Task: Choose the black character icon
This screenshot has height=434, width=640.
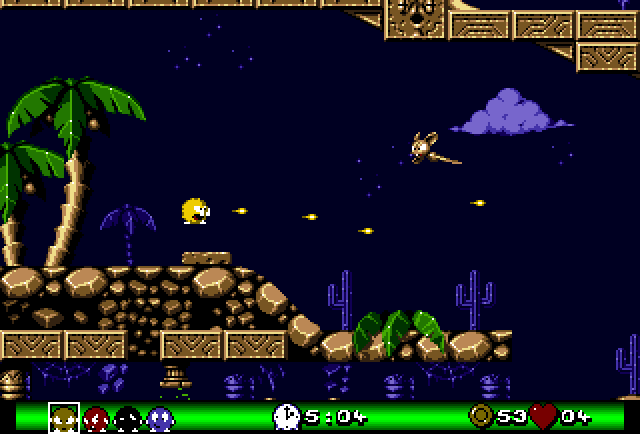Action: 127,417
